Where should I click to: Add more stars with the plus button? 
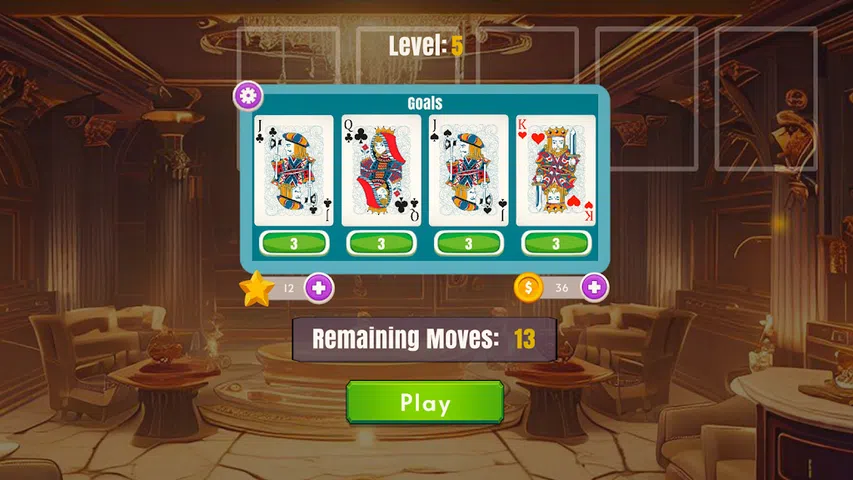(x=319, y=288)
